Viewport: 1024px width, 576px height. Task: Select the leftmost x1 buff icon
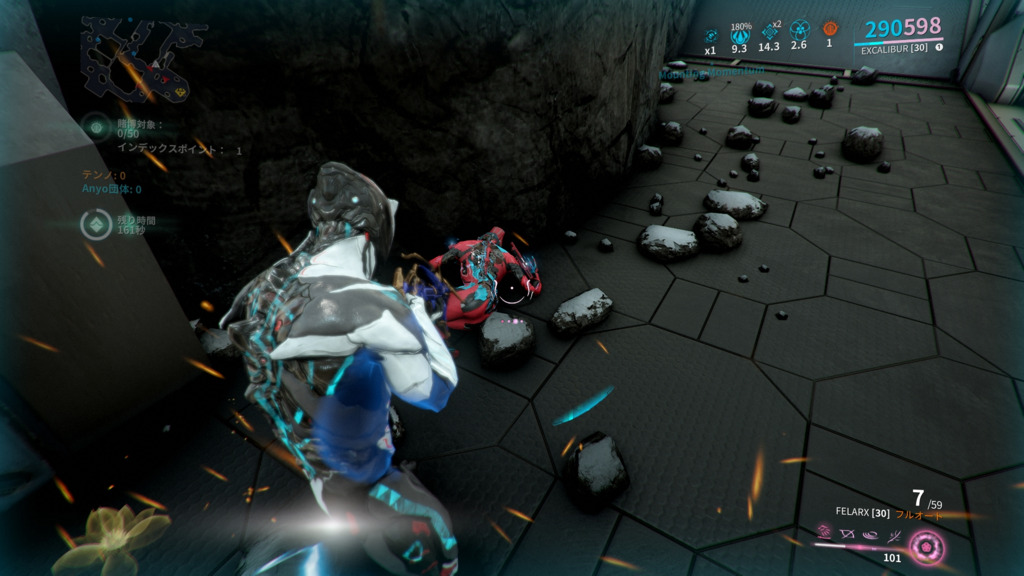711,36
